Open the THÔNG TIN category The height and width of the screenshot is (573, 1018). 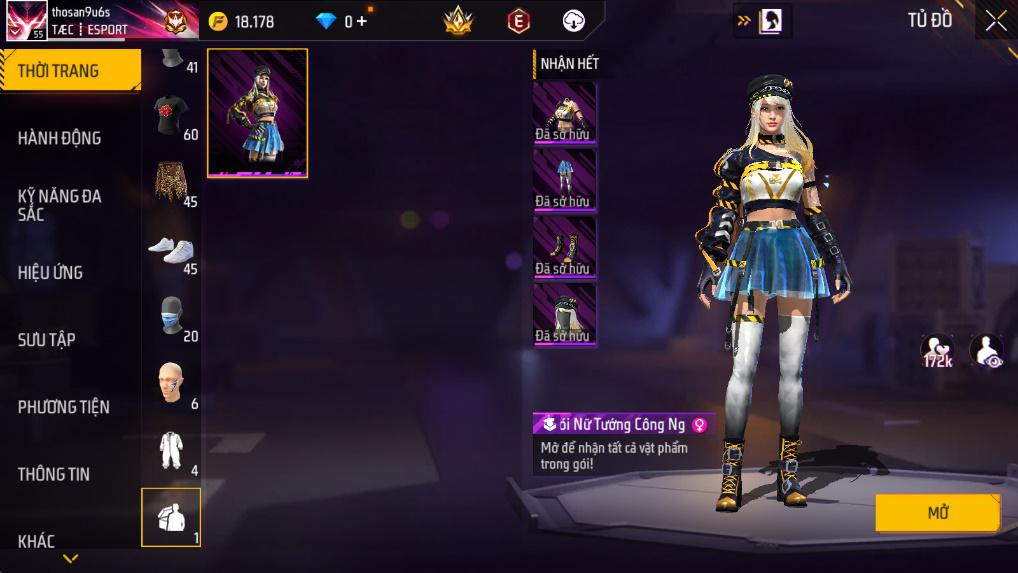coord(54,474)
